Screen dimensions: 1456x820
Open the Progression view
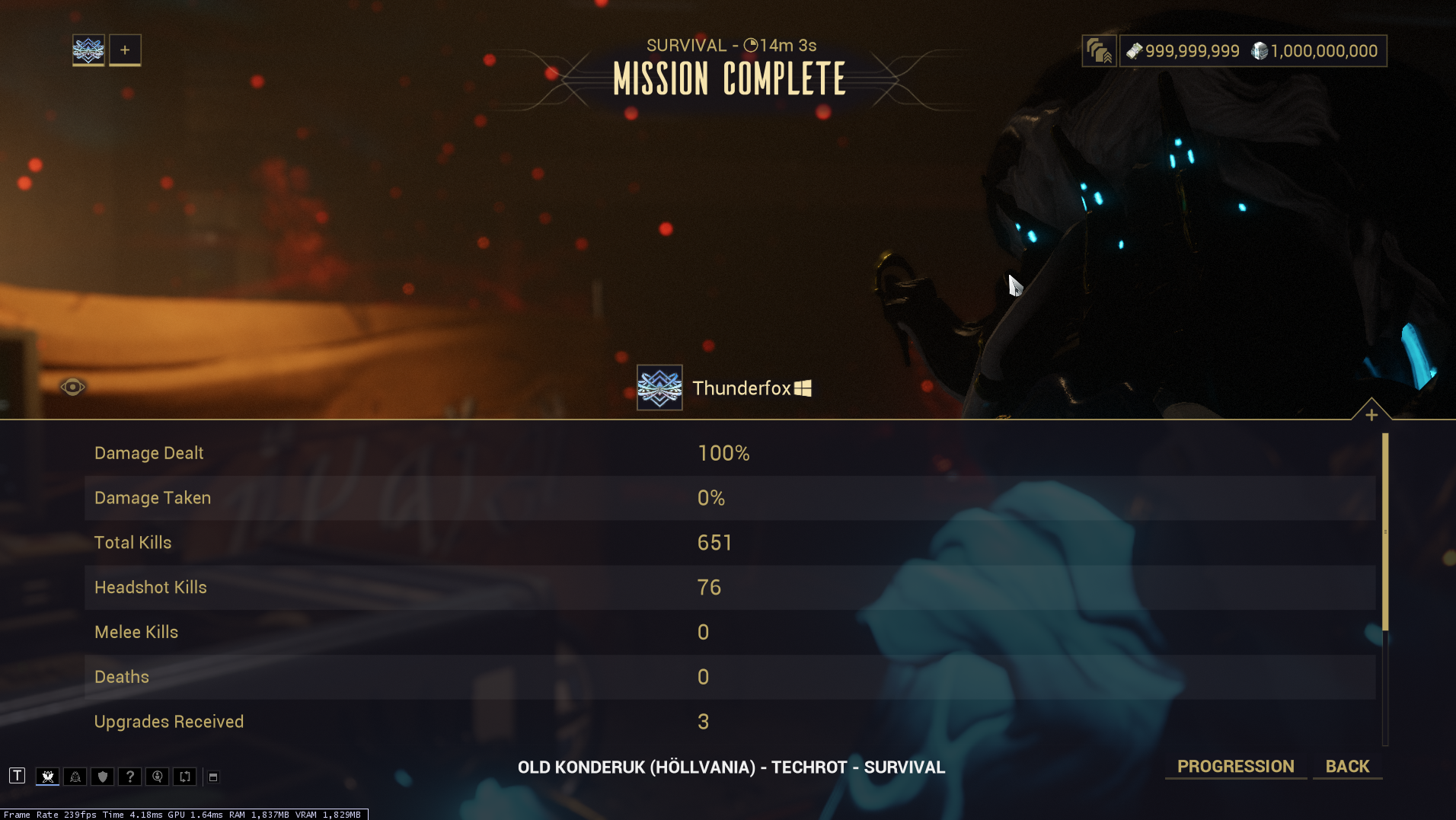click(1235, 767)
